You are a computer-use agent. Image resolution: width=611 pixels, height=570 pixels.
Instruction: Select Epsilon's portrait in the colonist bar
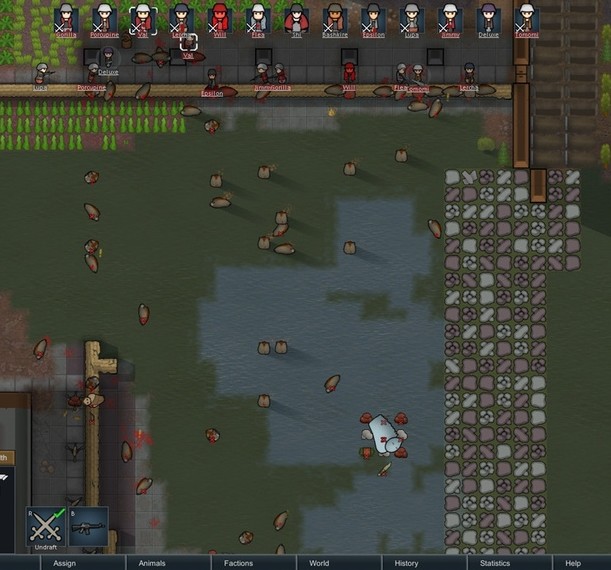point(373,18)
